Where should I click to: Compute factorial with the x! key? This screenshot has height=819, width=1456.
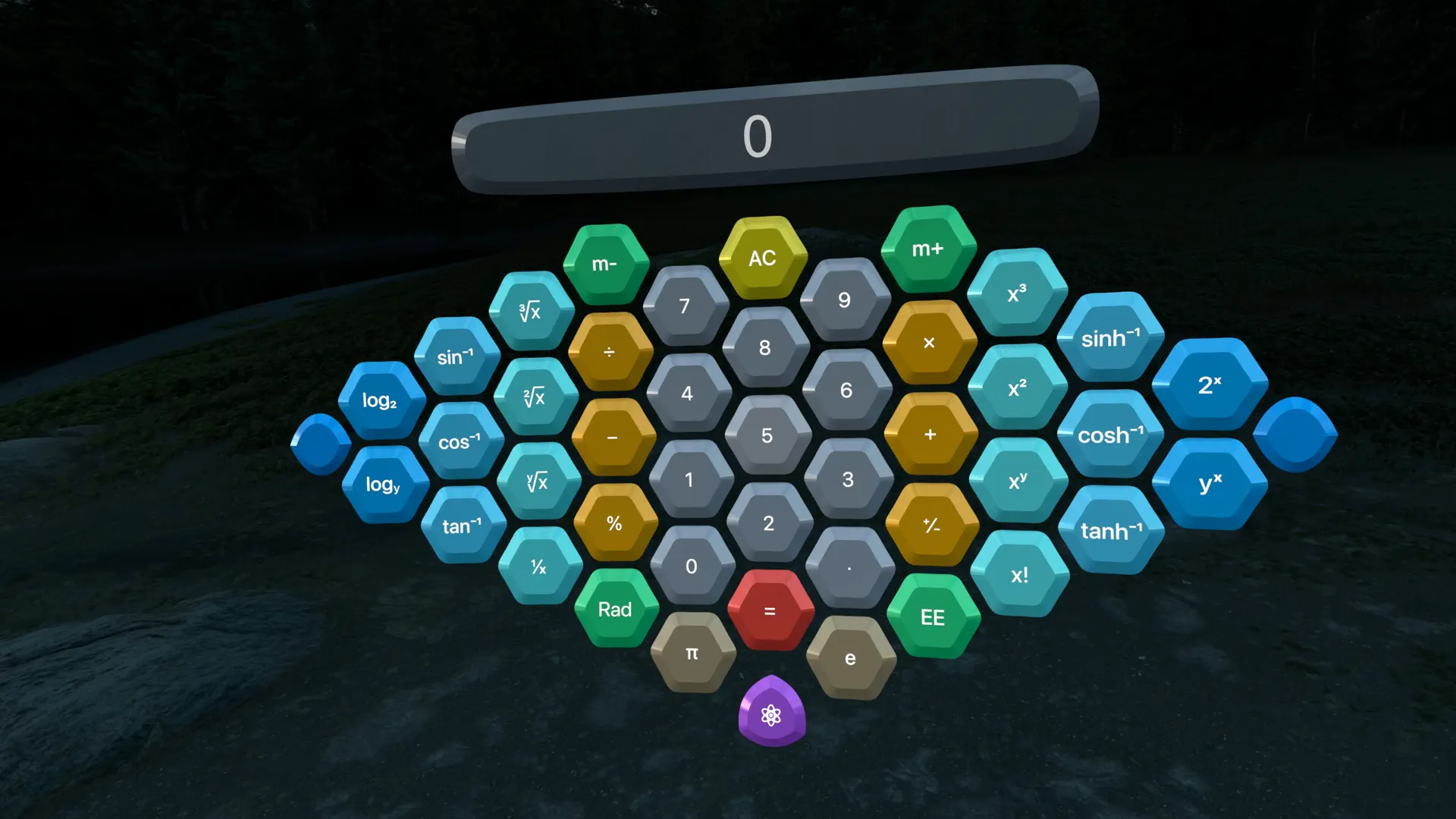tap(1020, 576)
